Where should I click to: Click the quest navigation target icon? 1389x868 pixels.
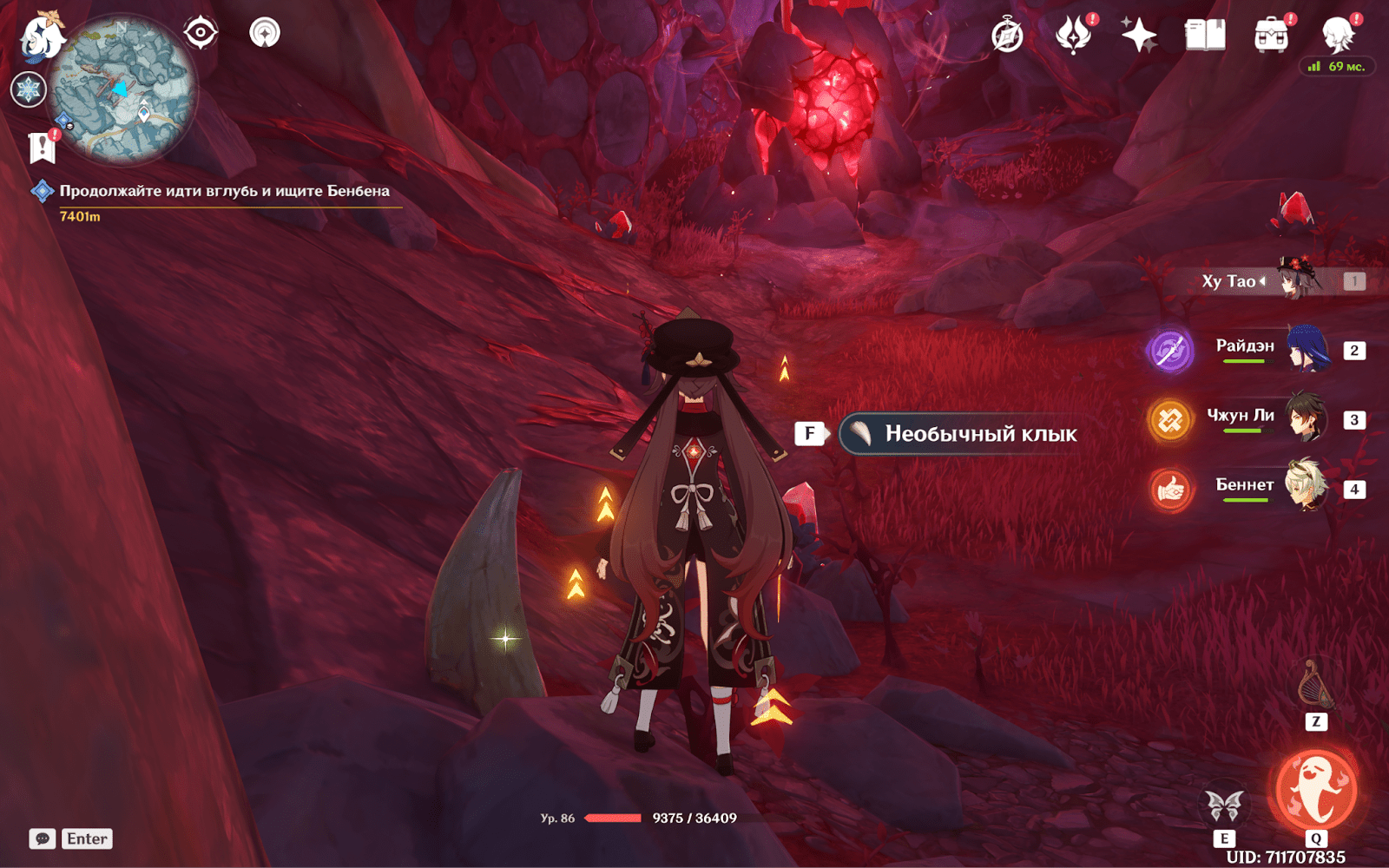pyautogui.click(x=201, y=33)
